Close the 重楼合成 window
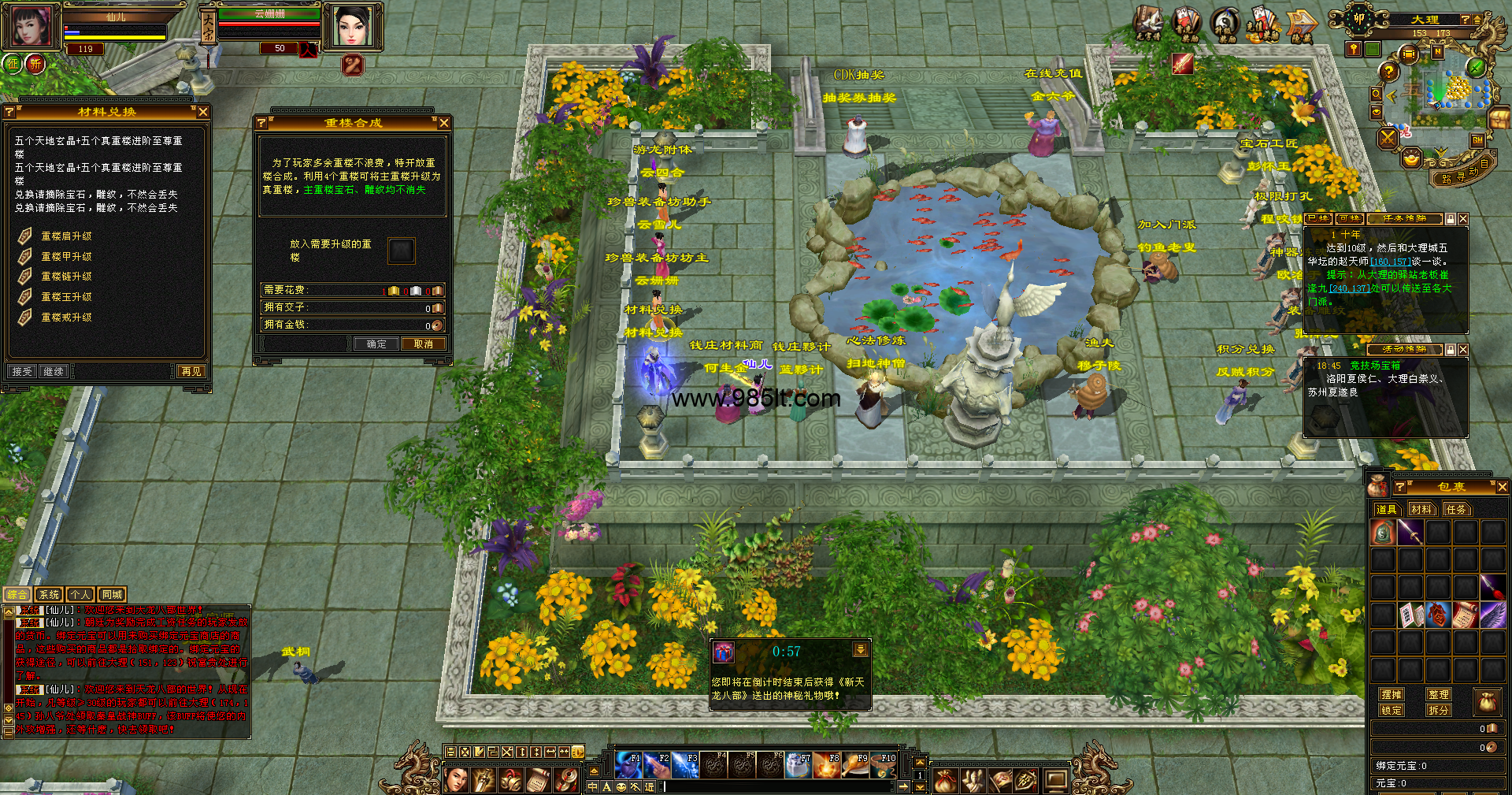Viewport: 1512px width, 795px height. click(x=444, y=123)
